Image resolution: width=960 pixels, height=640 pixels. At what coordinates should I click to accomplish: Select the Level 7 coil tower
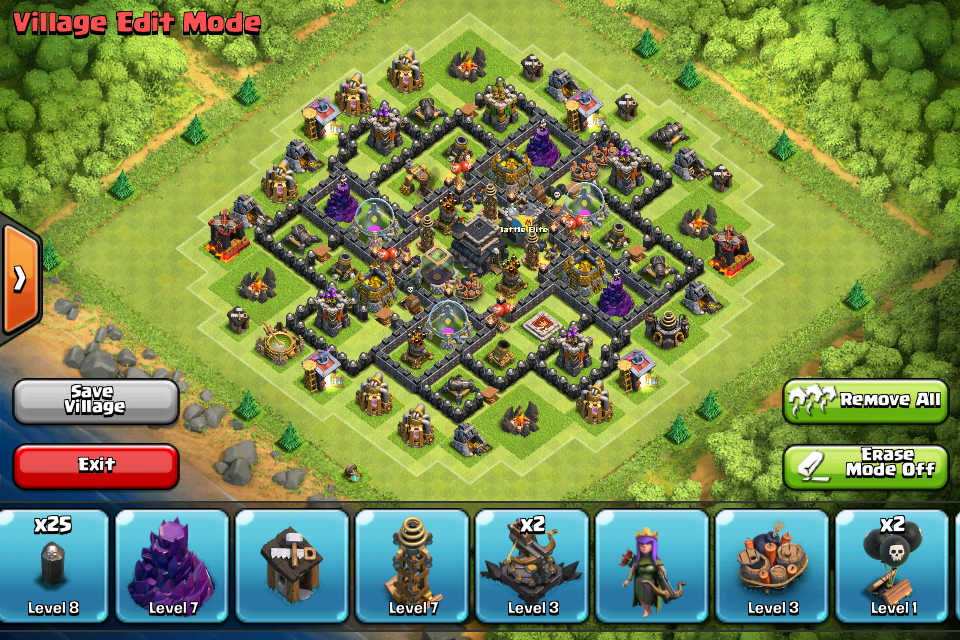coord(412,567)
